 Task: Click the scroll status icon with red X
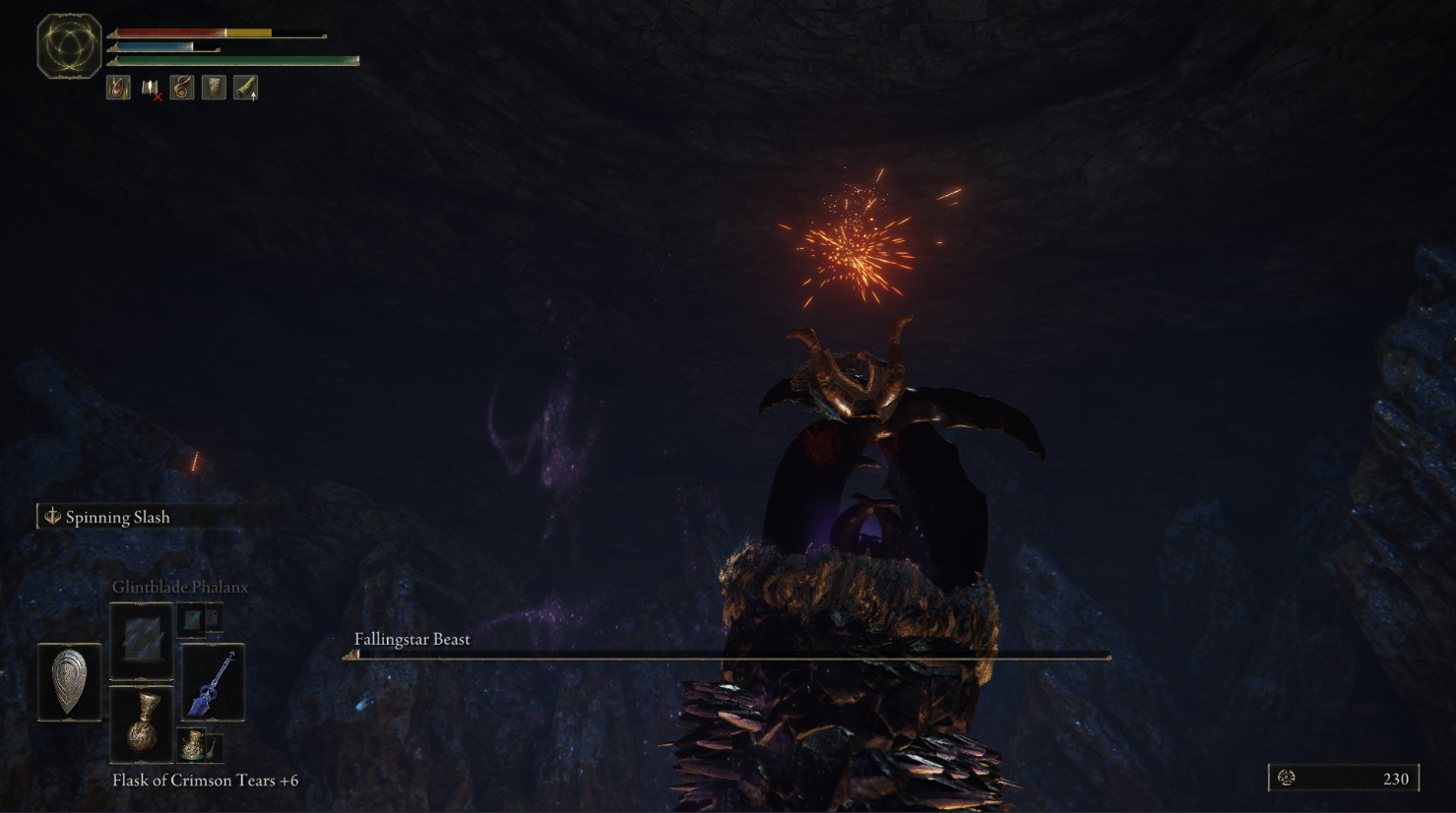[x=151, y=89]
